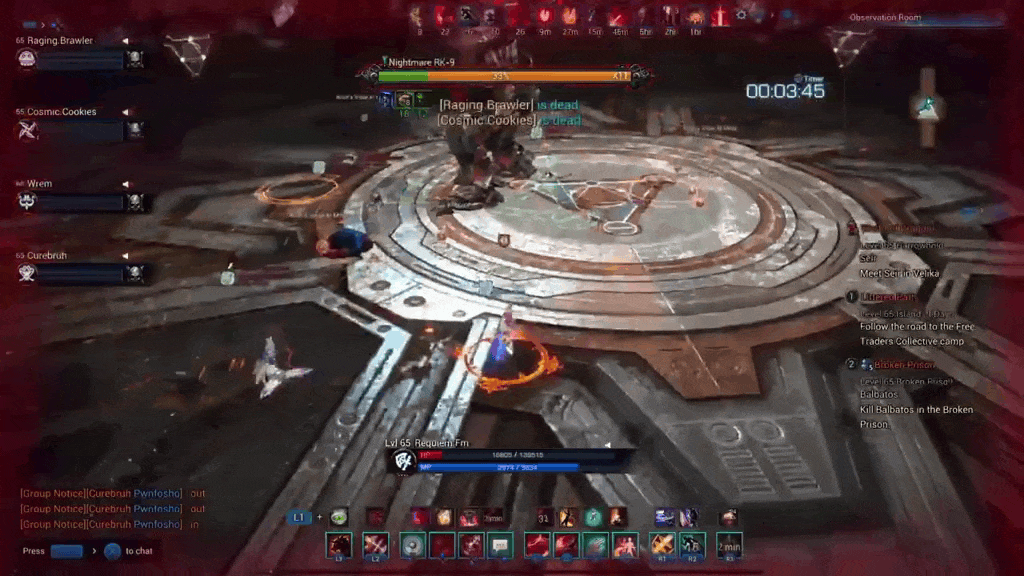Activate the R1 golden crossed-swords skill
The image size is (1024, 576).
point(661,545)
